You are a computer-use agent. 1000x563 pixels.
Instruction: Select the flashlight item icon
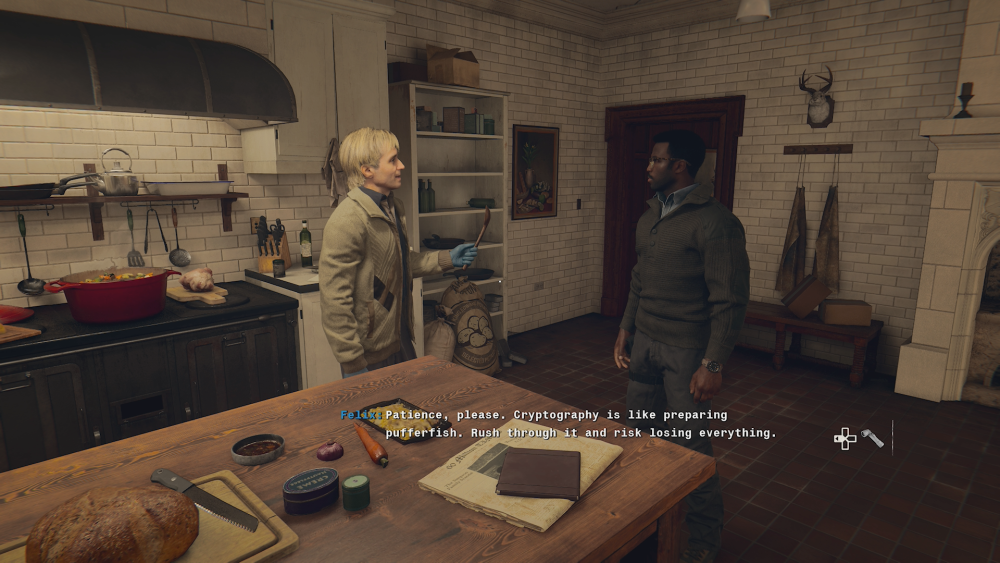[x=872, y=438]
